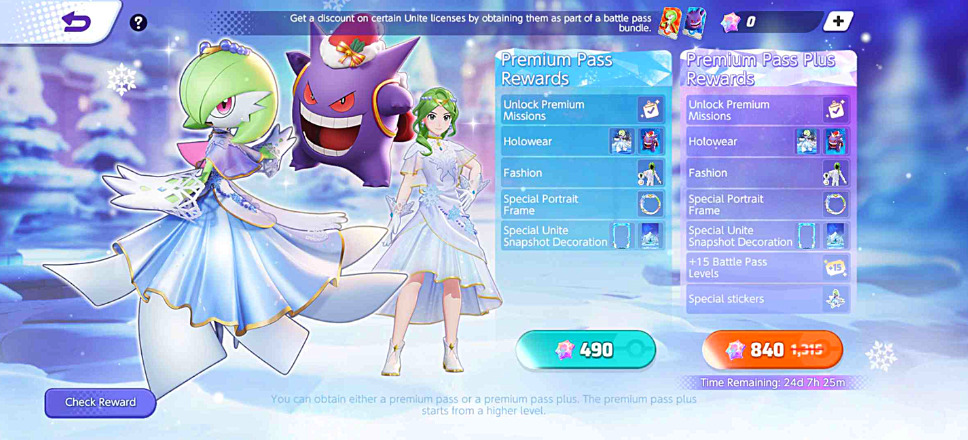
Task: Open the question mark help icon
Action: [x=139, y=22]
